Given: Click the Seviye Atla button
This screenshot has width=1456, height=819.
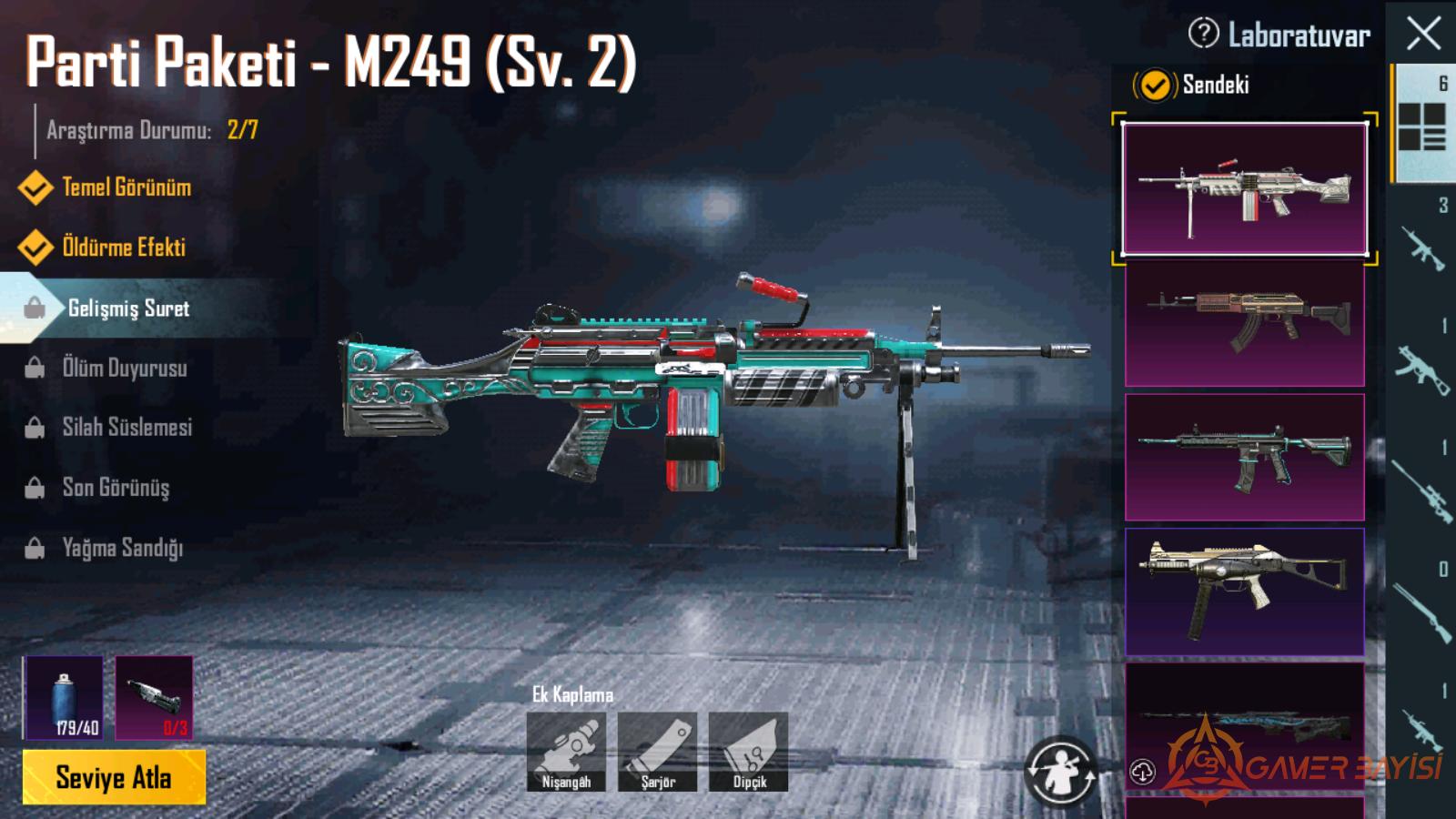Looking at the screenshot, I should pos(114,778).
